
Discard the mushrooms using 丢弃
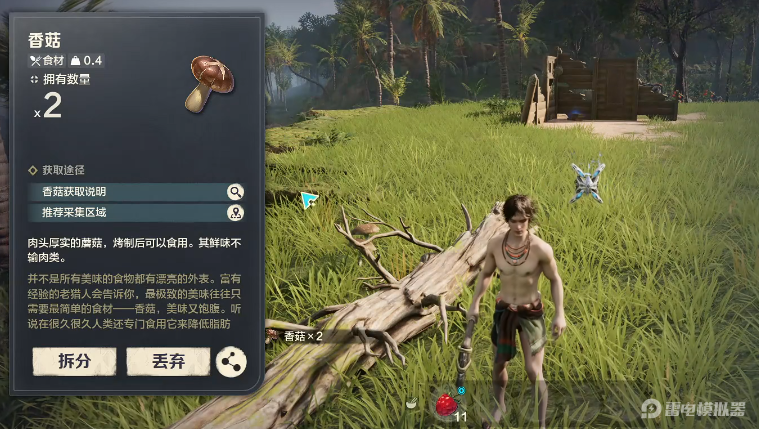168,361
